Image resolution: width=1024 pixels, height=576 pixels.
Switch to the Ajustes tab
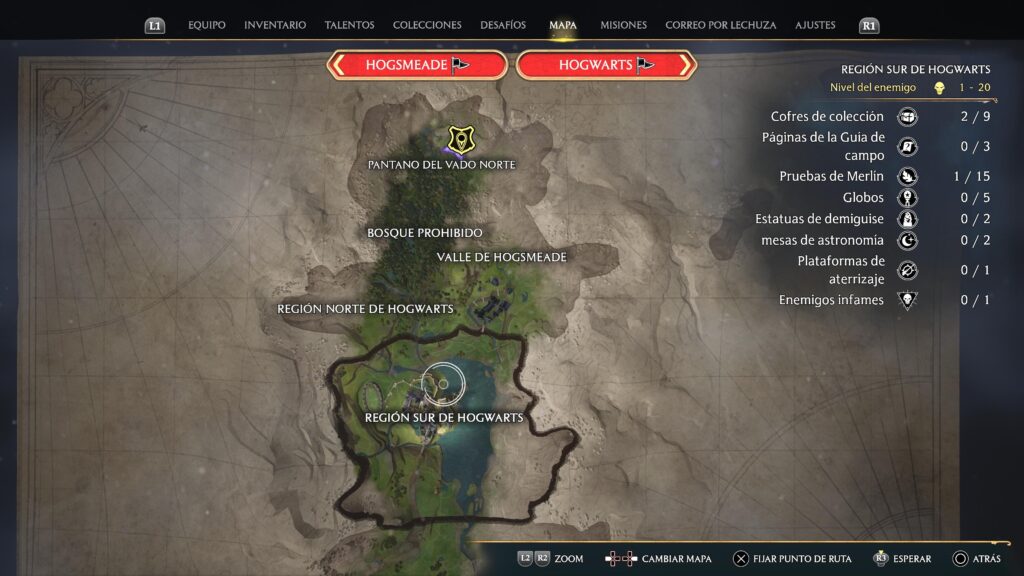815,25
